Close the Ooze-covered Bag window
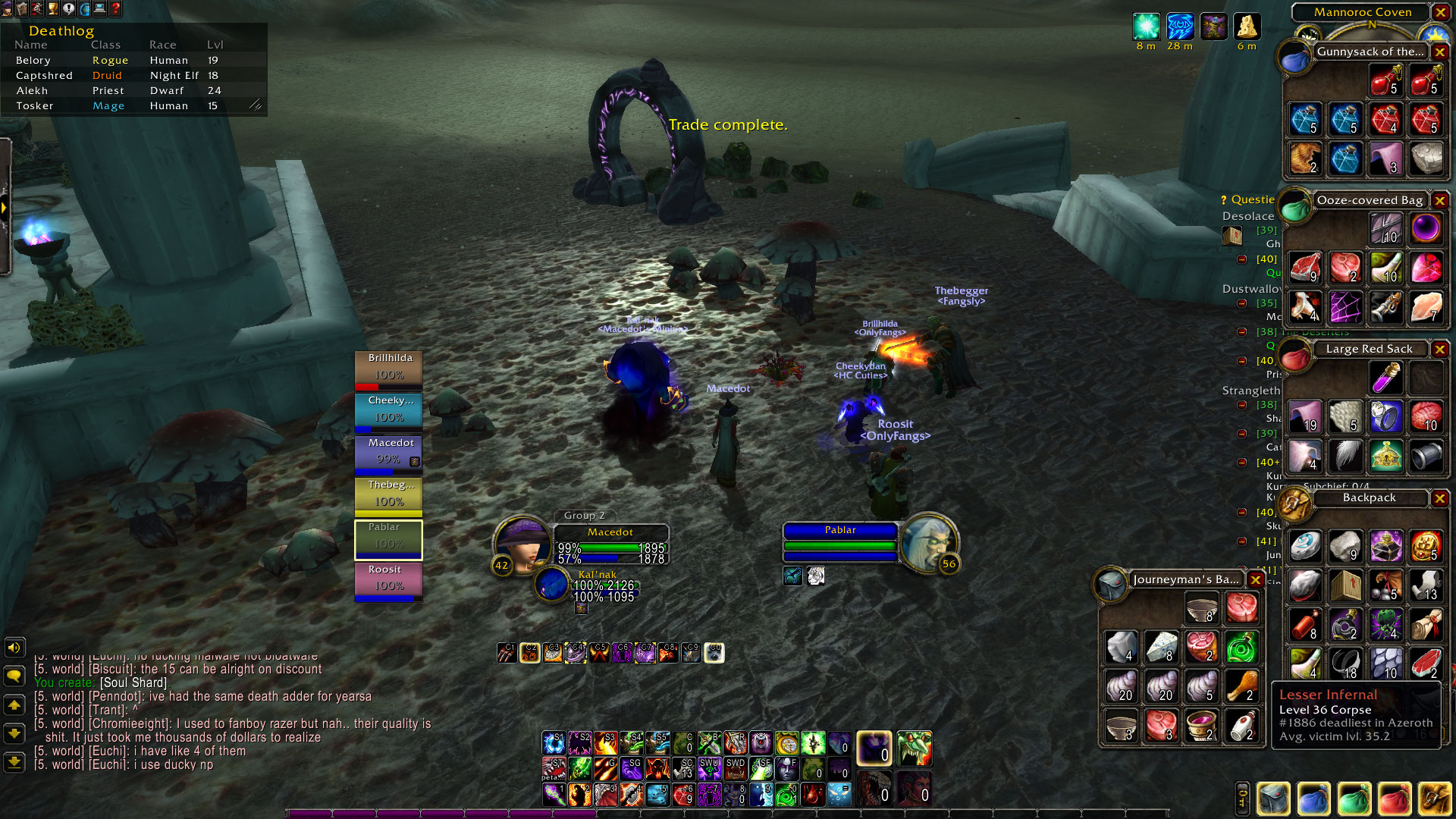 [1439, 200]
